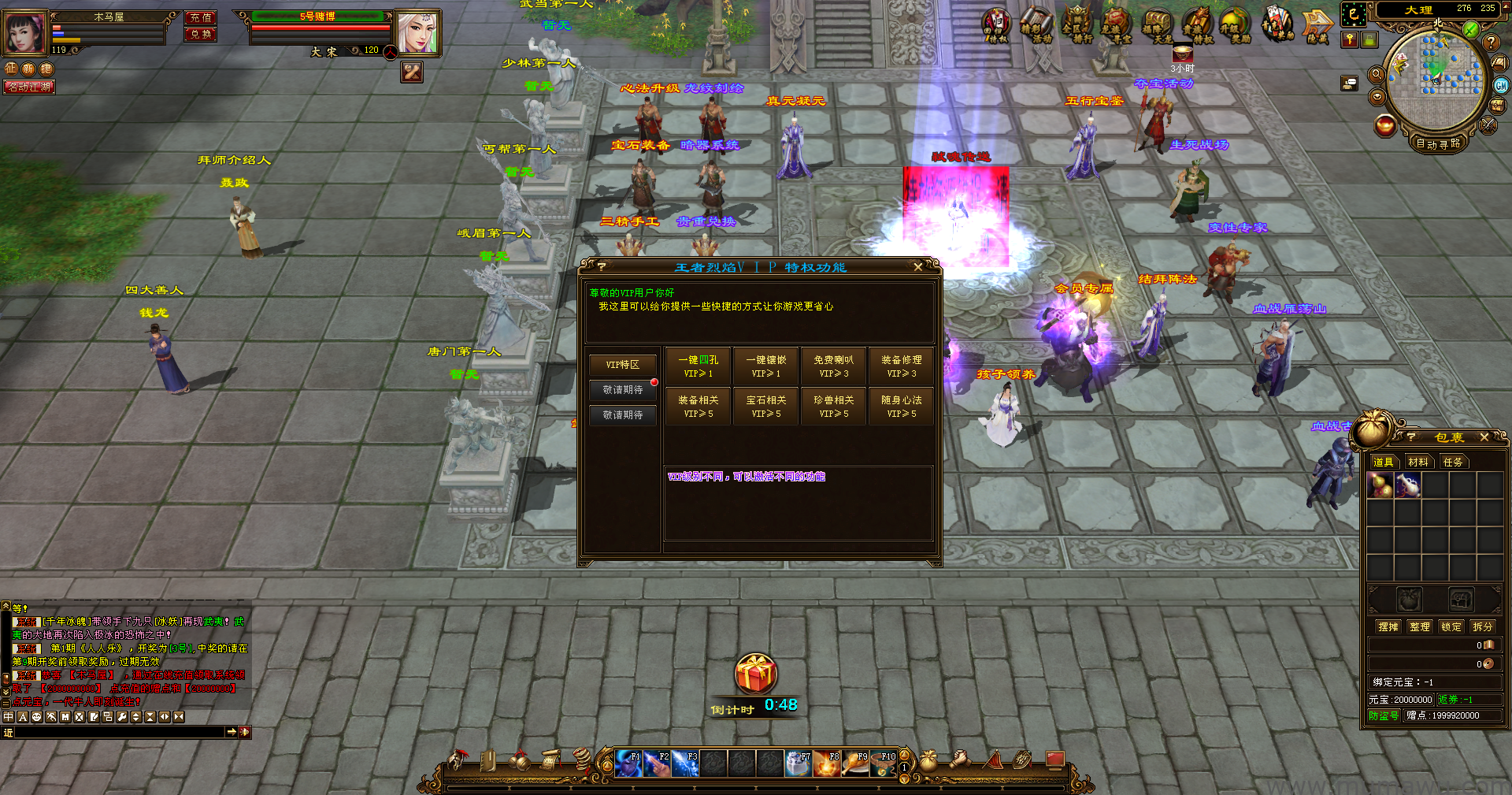The image size is (1512, 795).
Task: Select the 一键四孔 VIP function
Action: [x=698, y=366]
